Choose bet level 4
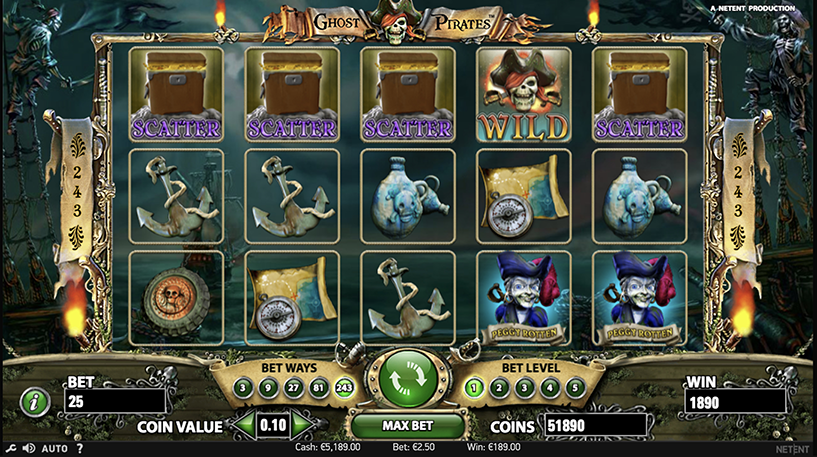This screenshot has width=817, height=457. point(549,387)
